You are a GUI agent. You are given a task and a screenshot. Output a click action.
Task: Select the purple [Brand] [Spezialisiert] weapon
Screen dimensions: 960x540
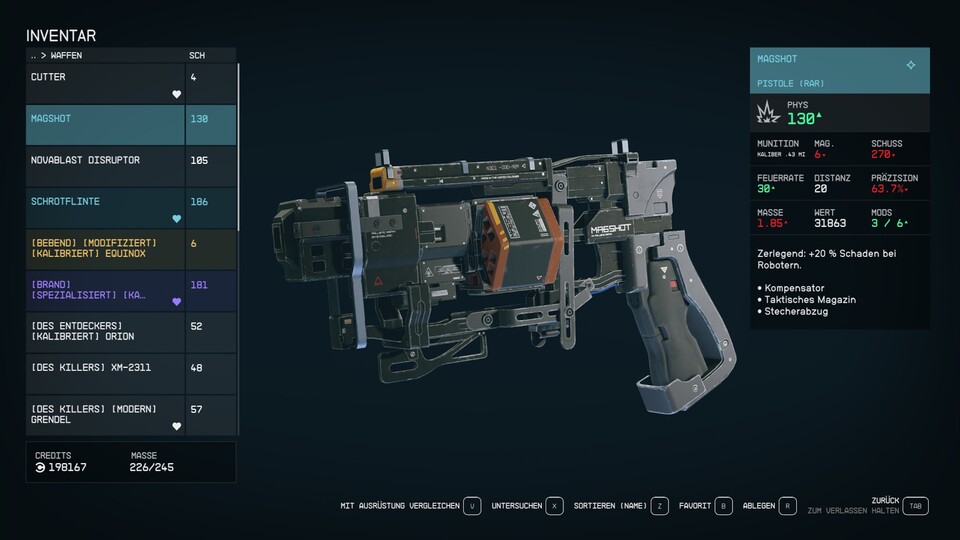pos(105,291)
